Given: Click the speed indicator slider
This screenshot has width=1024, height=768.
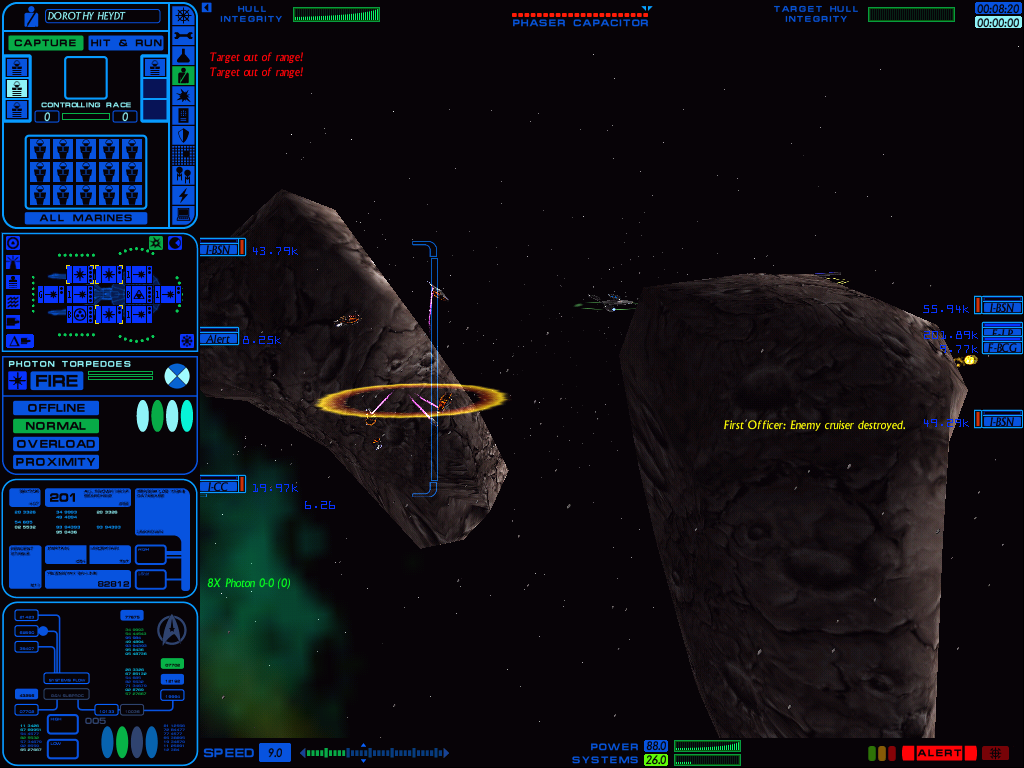Looking at the screenshot, I should (x=375, y=753).
